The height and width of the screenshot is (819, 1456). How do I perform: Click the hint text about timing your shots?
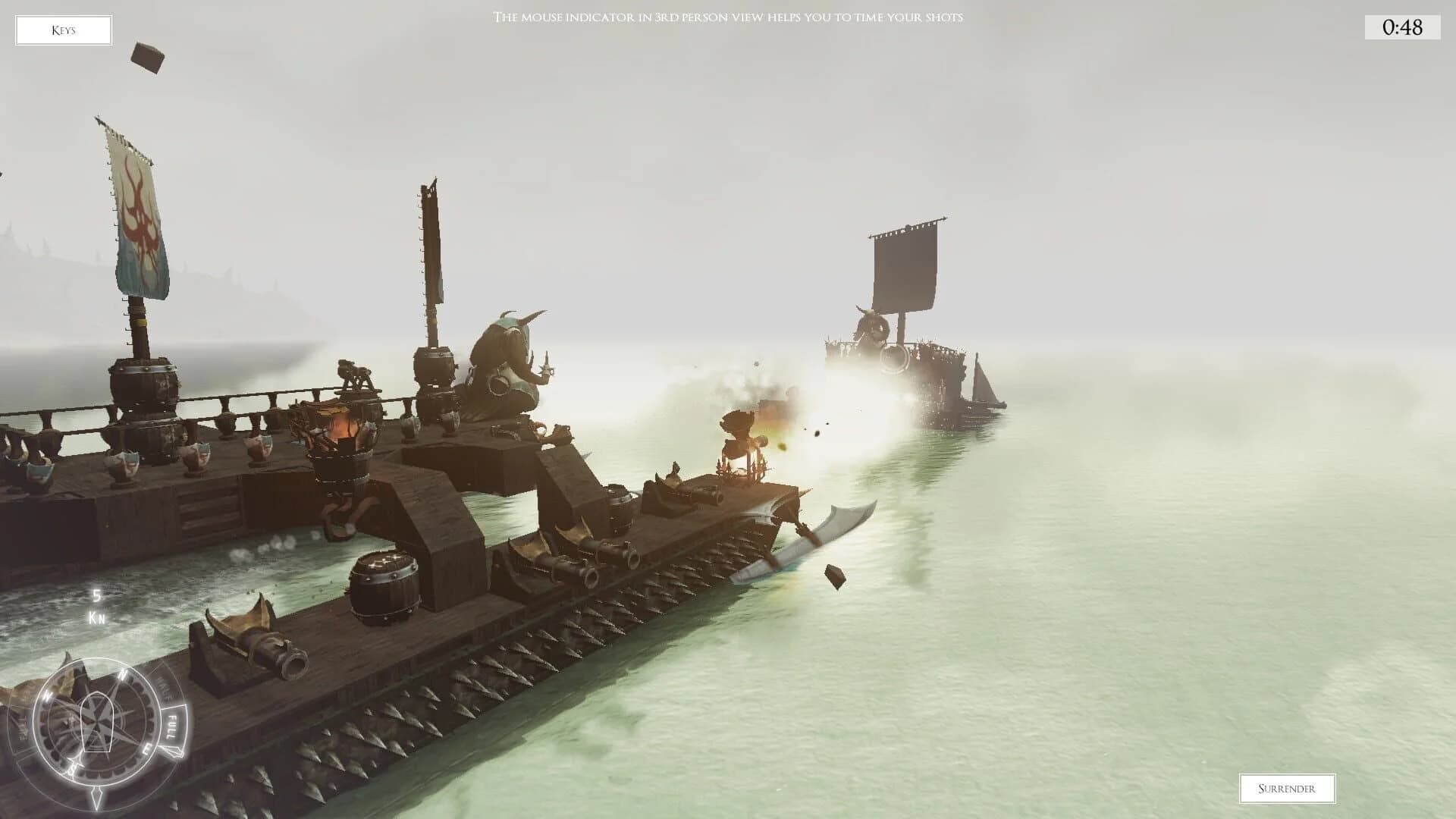tap(730, 17)
